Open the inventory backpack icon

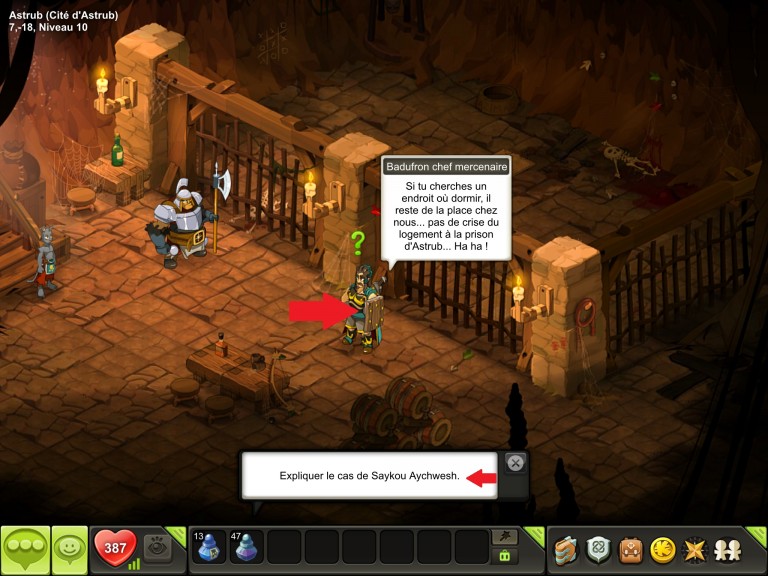630,549
